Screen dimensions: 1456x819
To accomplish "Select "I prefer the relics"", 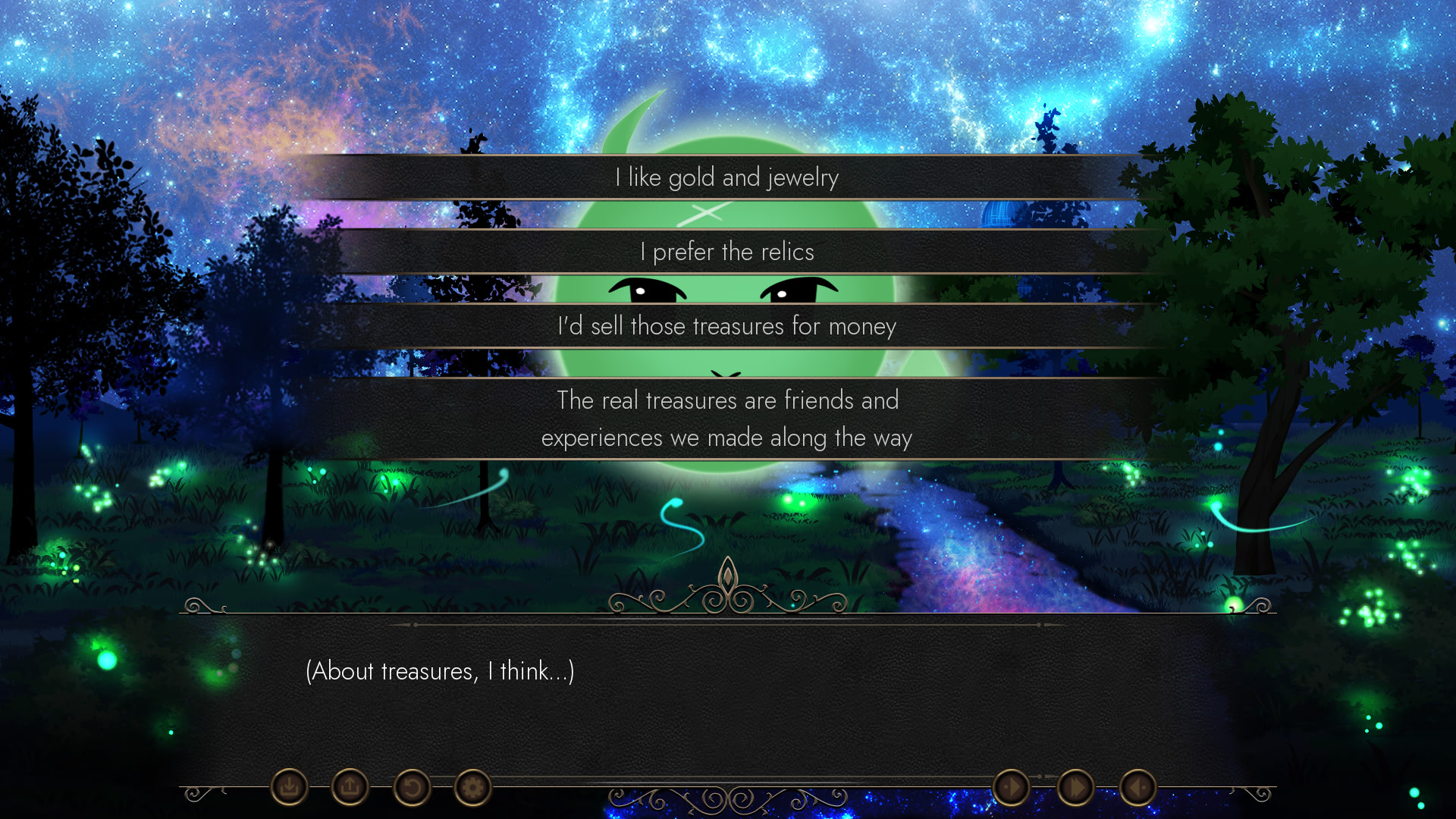I will [727, 252].
